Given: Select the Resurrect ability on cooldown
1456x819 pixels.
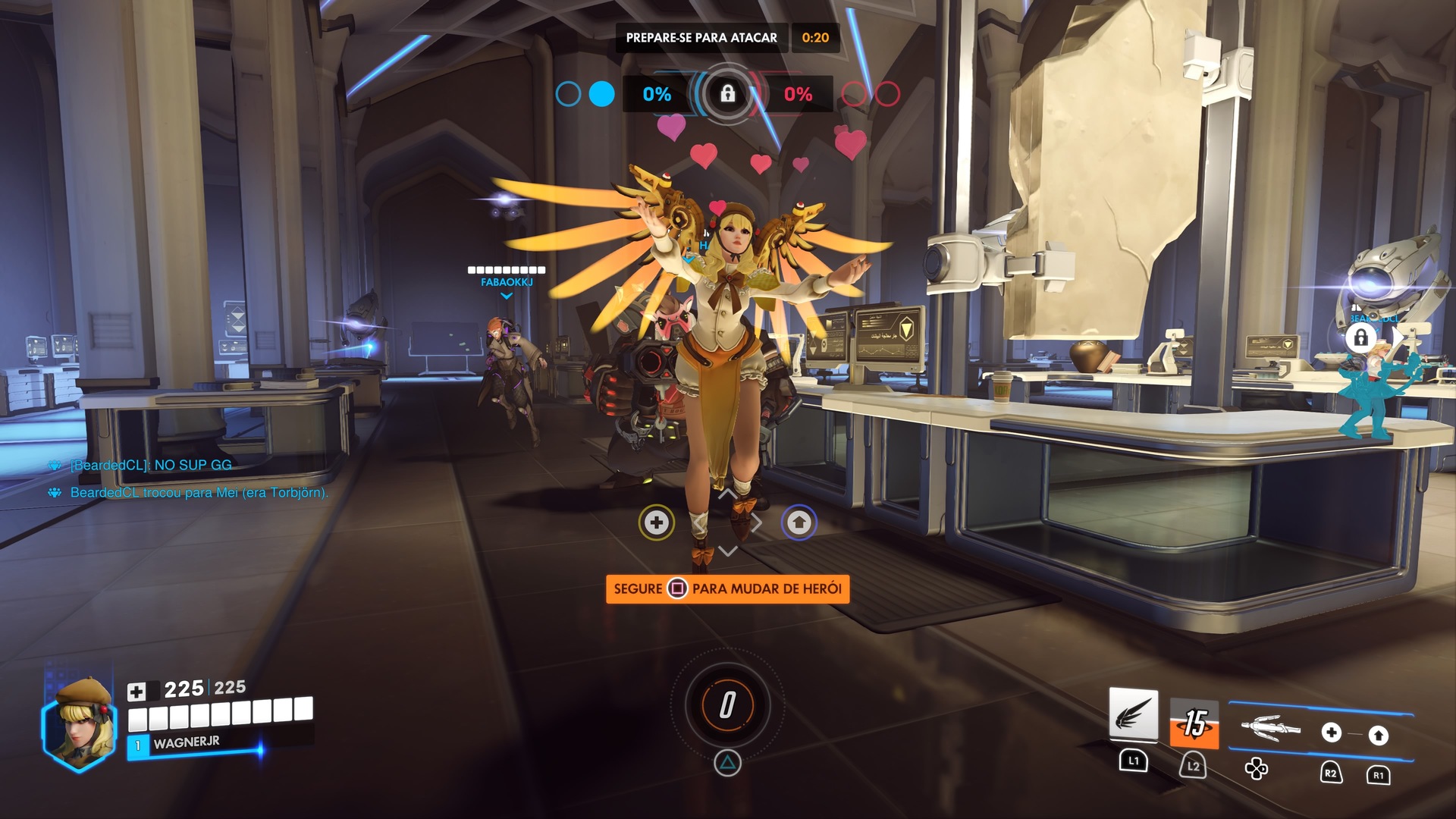Looking at the screenshot, I should [x=1194, y=723].
